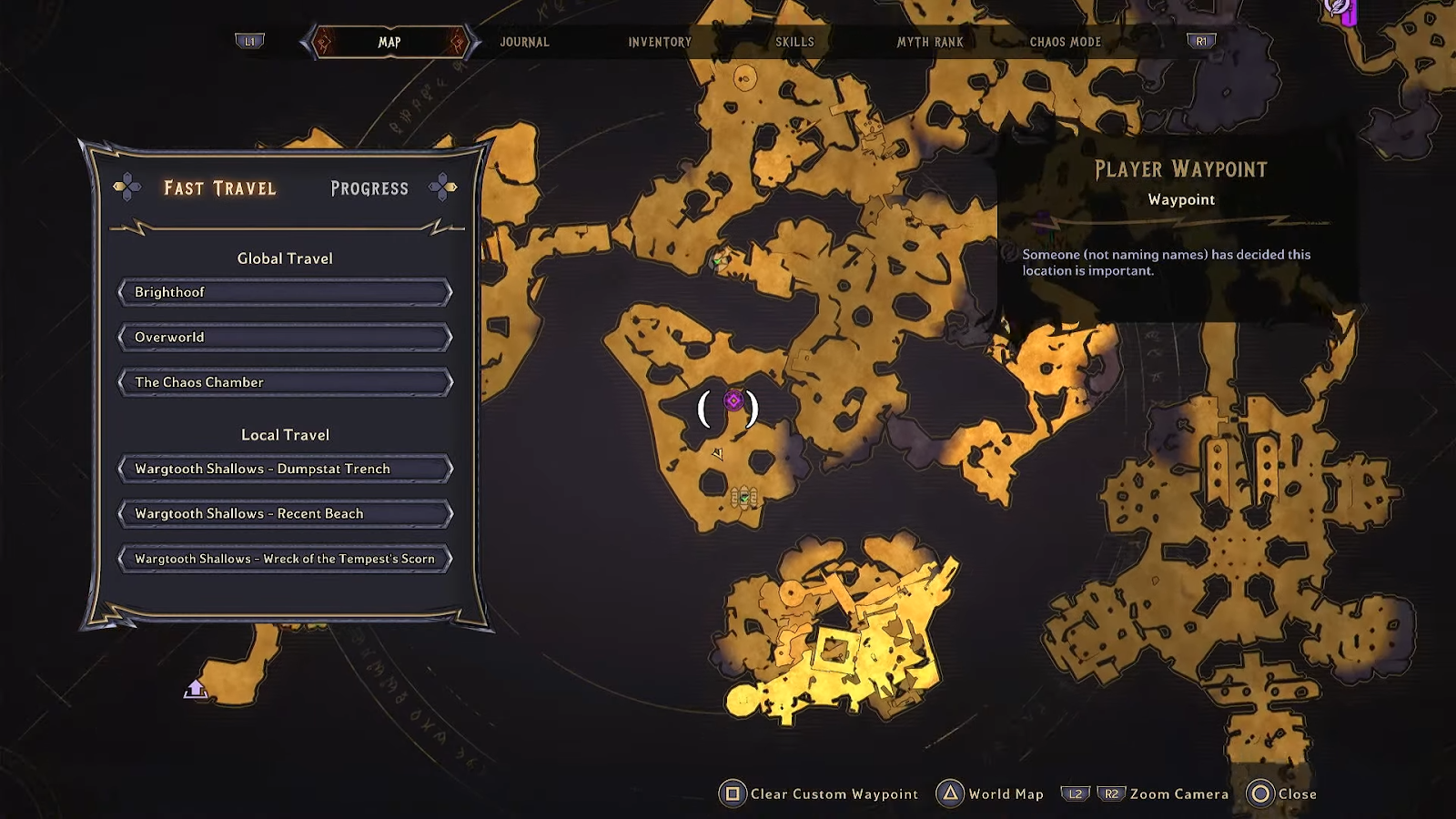This screenshot has width=1456, height=819.
Task: Select Wreck of the Tempest's Scorn destination
Action: 285,559
